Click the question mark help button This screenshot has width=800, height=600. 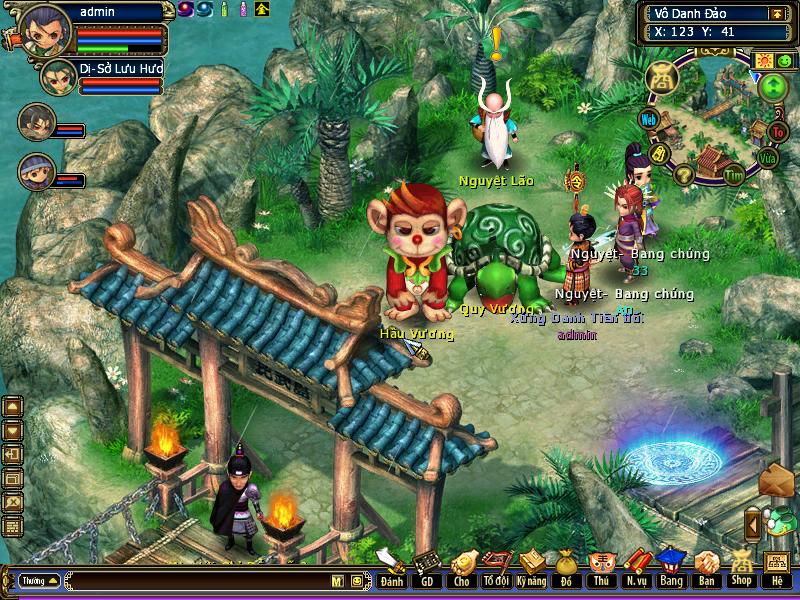click(684, 175)
